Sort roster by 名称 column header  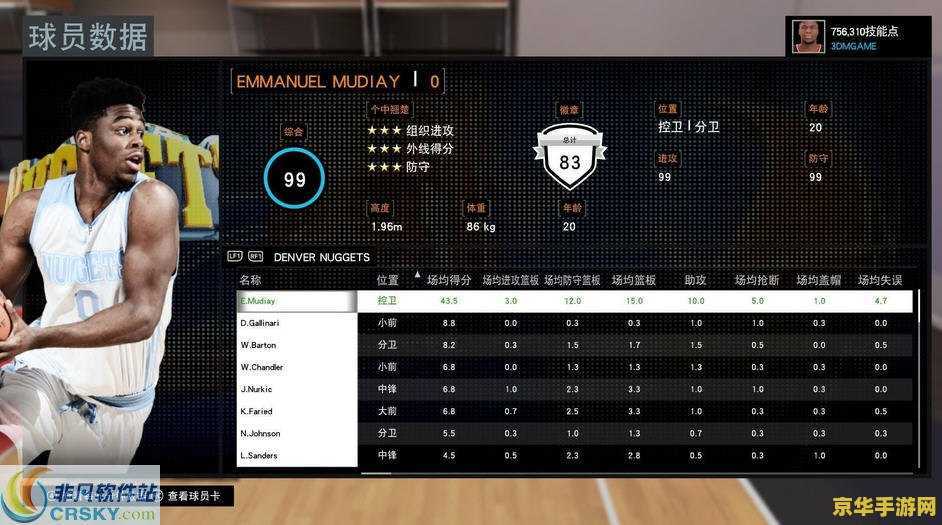[x=251, y=280]
